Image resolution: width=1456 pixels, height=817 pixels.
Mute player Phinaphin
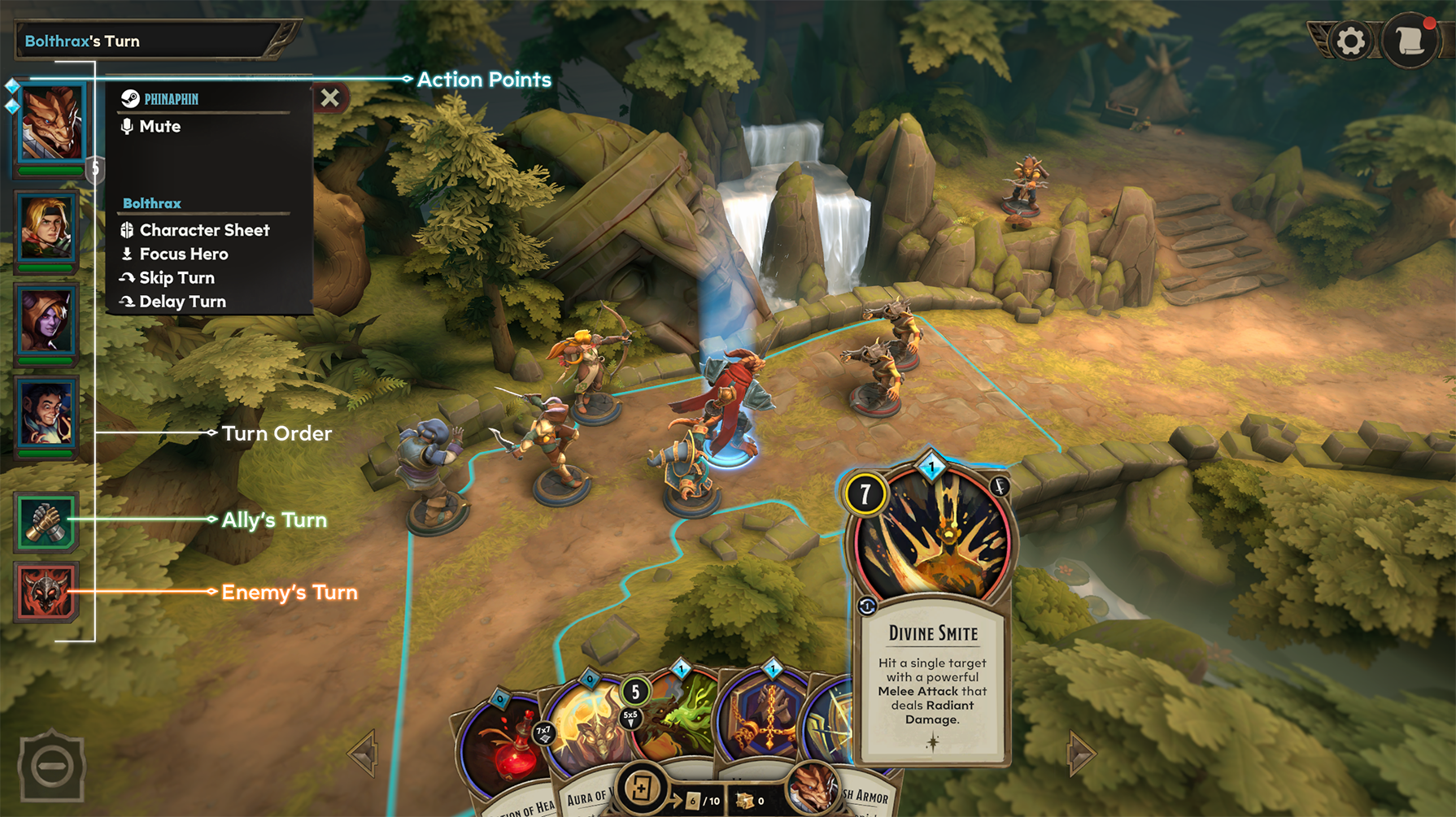pos(159,127)
